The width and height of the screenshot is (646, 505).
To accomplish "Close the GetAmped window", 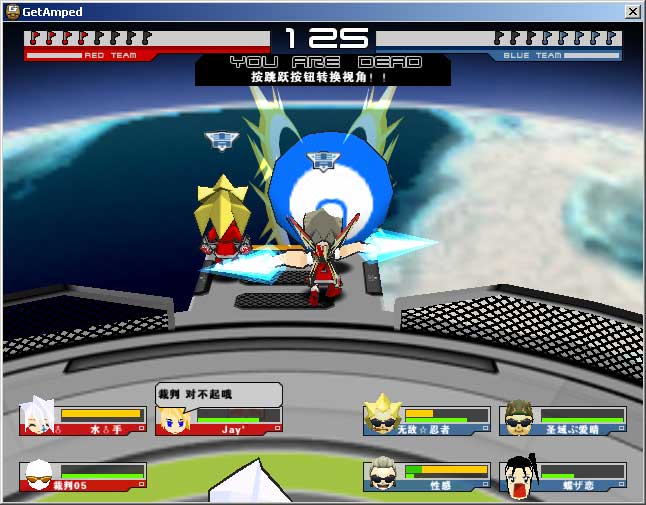I will (x=632, y=12).
